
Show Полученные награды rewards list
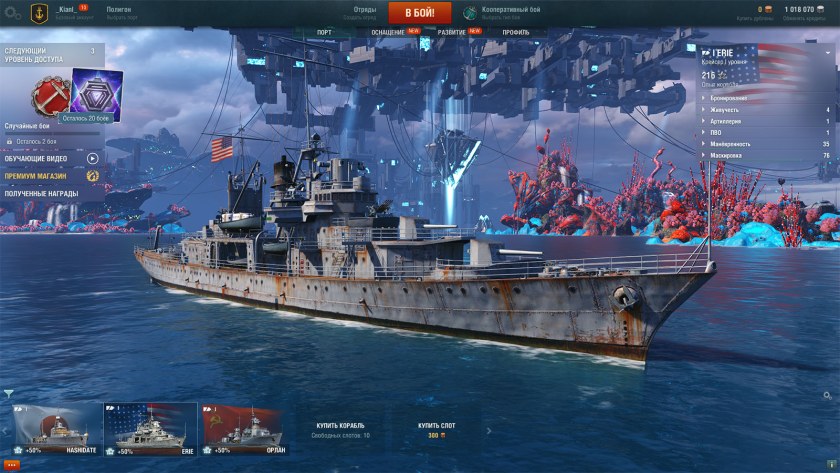(47, 193)
